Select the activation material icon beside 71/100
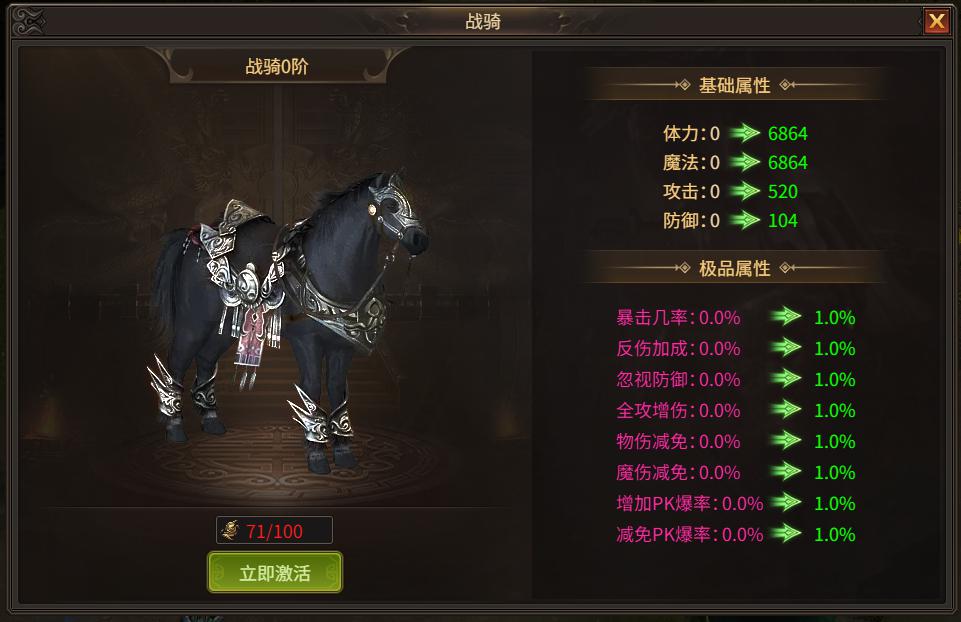961x622 pixels. point(231,530)
